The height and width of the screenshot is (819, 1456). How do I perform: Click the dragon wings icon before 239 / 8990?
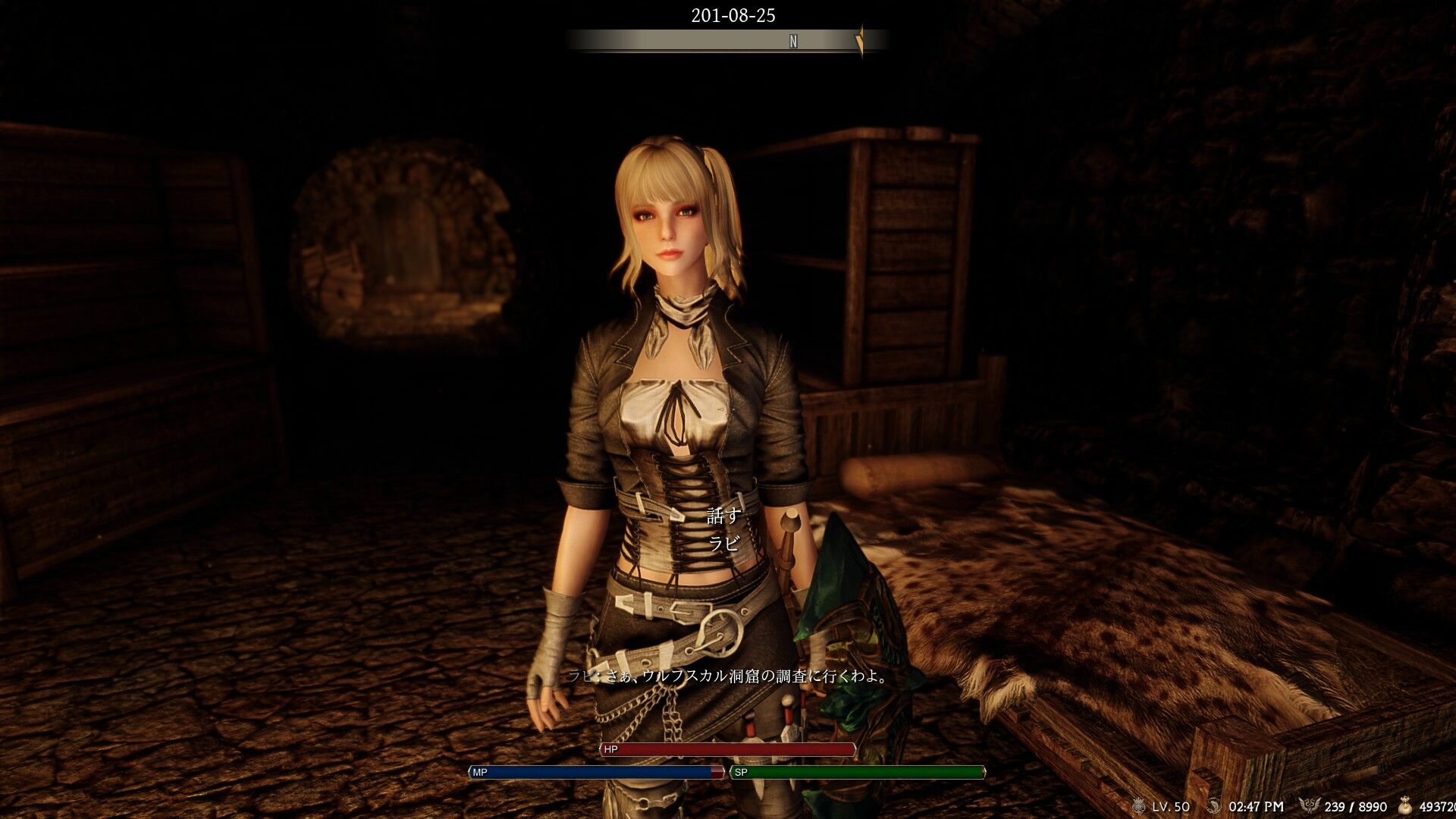pos(1311,804)
